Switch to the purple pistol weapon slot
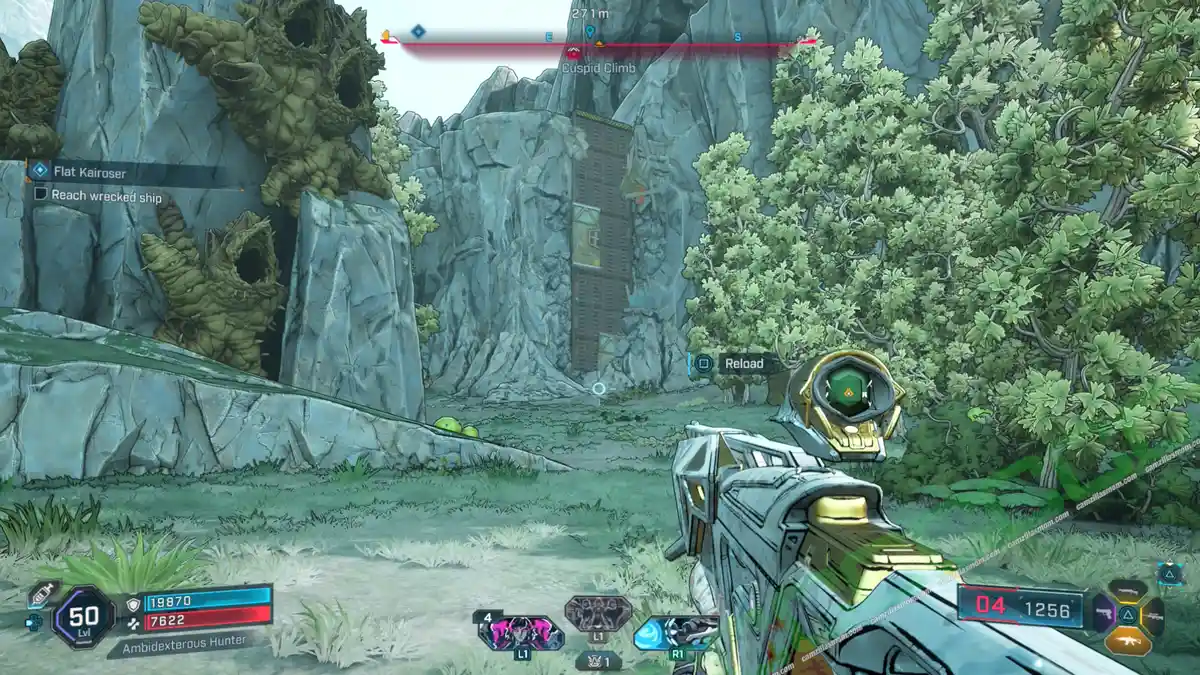 1102,613
